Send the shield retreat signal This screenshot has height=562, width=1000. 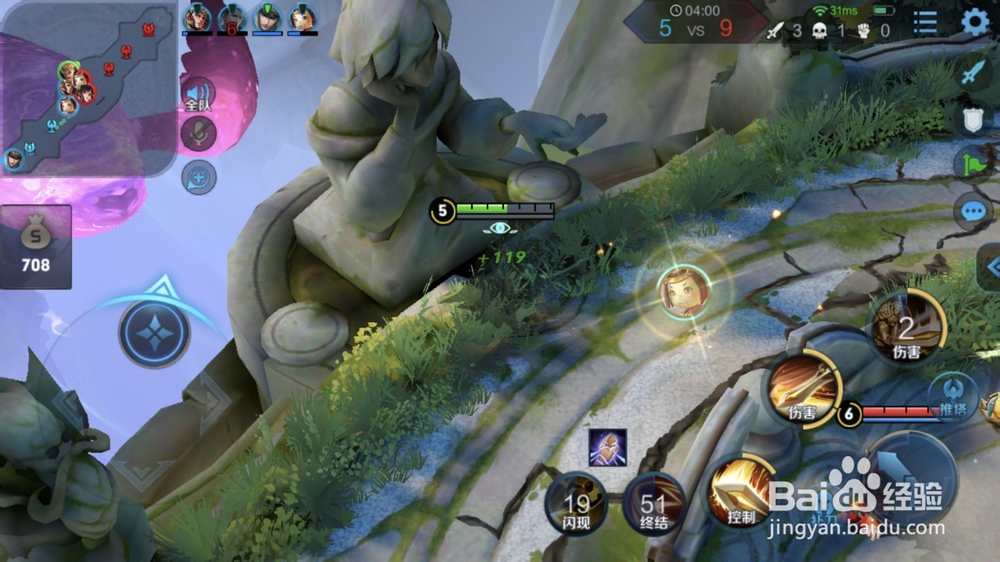point(974,119)
